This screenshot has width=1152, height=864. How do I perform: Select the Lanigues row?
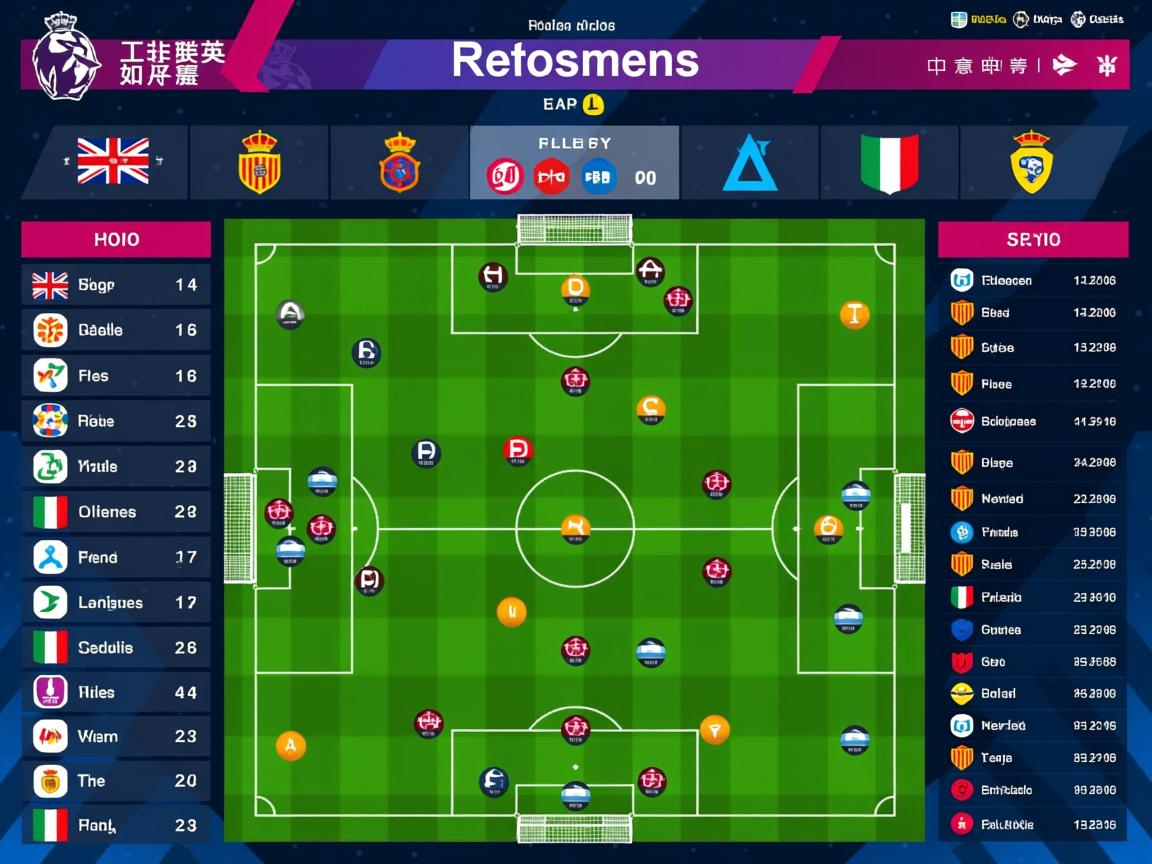click(x=116, y=602)
